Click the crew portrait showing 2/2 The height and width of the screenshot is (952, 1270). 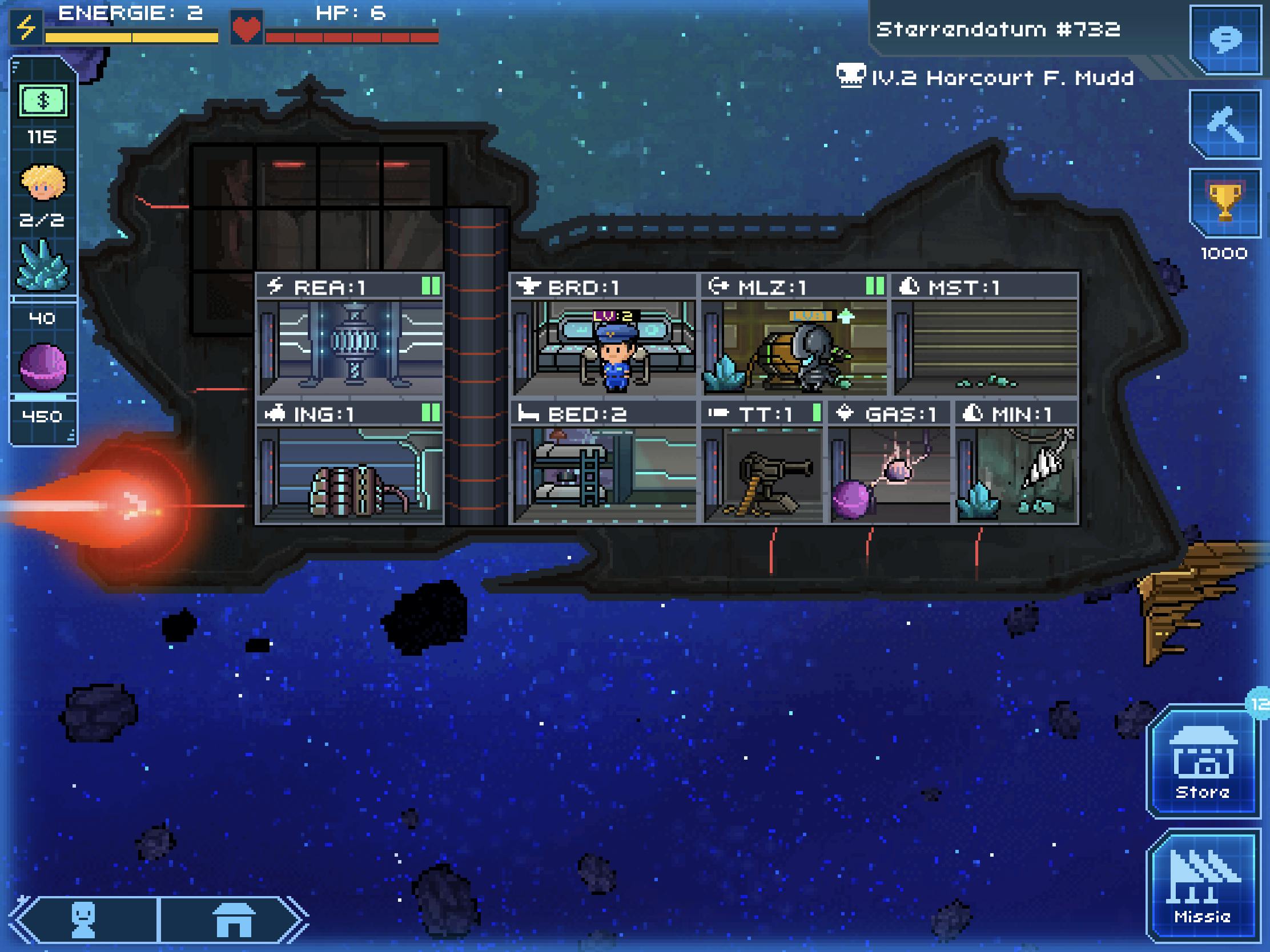43,184
